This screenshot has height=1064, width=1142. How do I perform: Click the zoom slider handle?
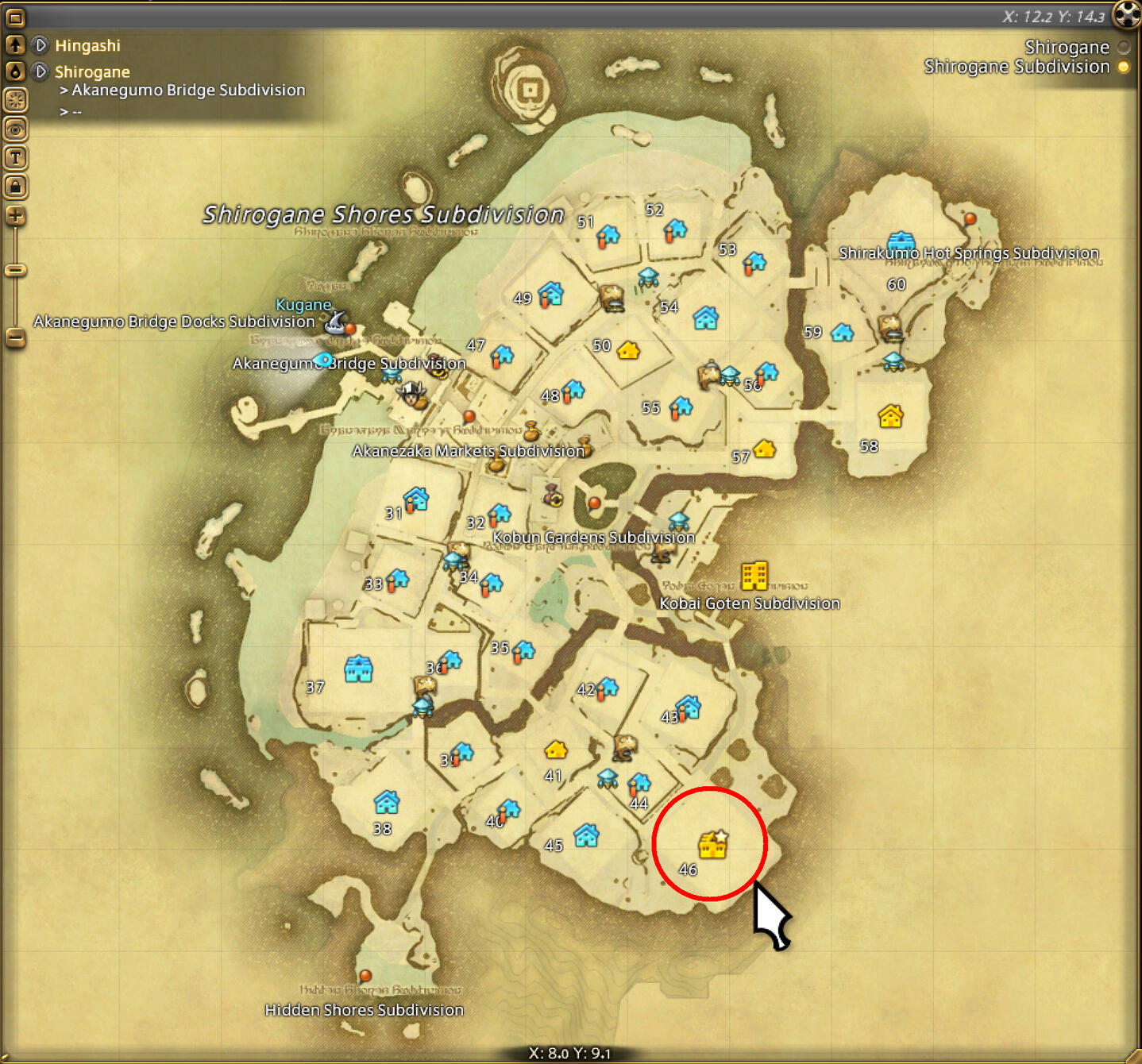[15, 270]
